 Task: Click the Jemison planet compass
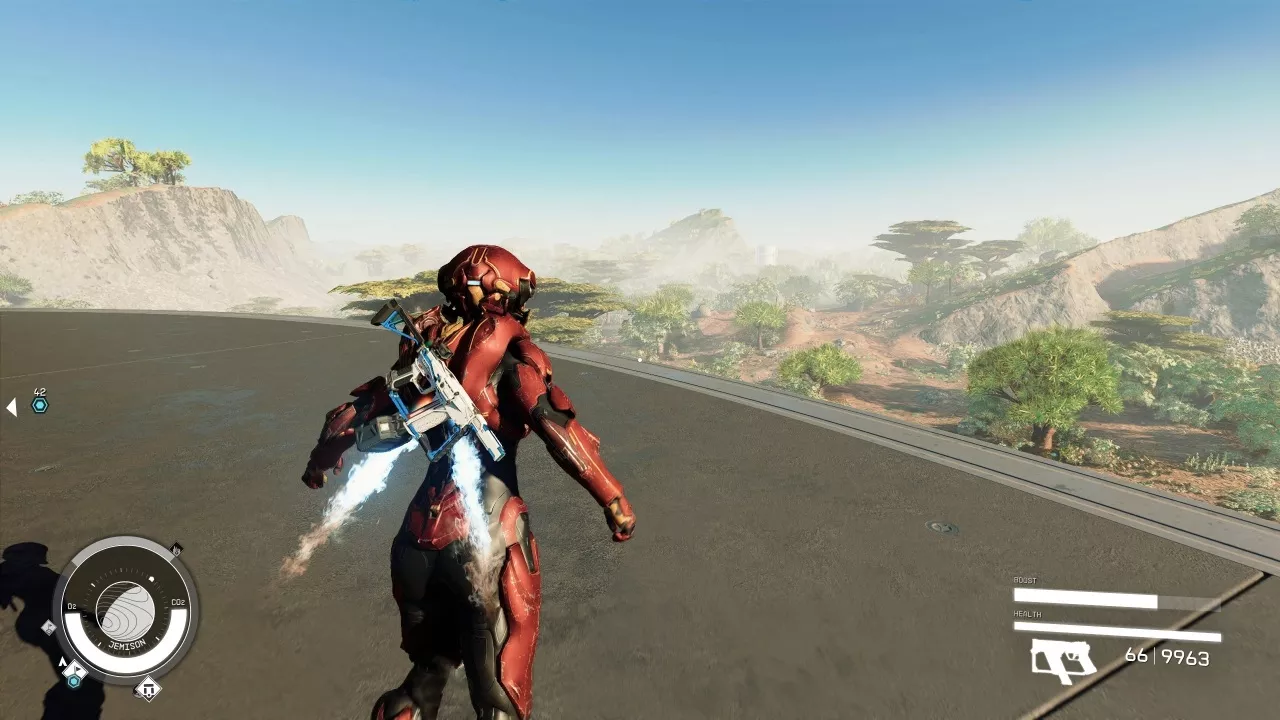125,611
